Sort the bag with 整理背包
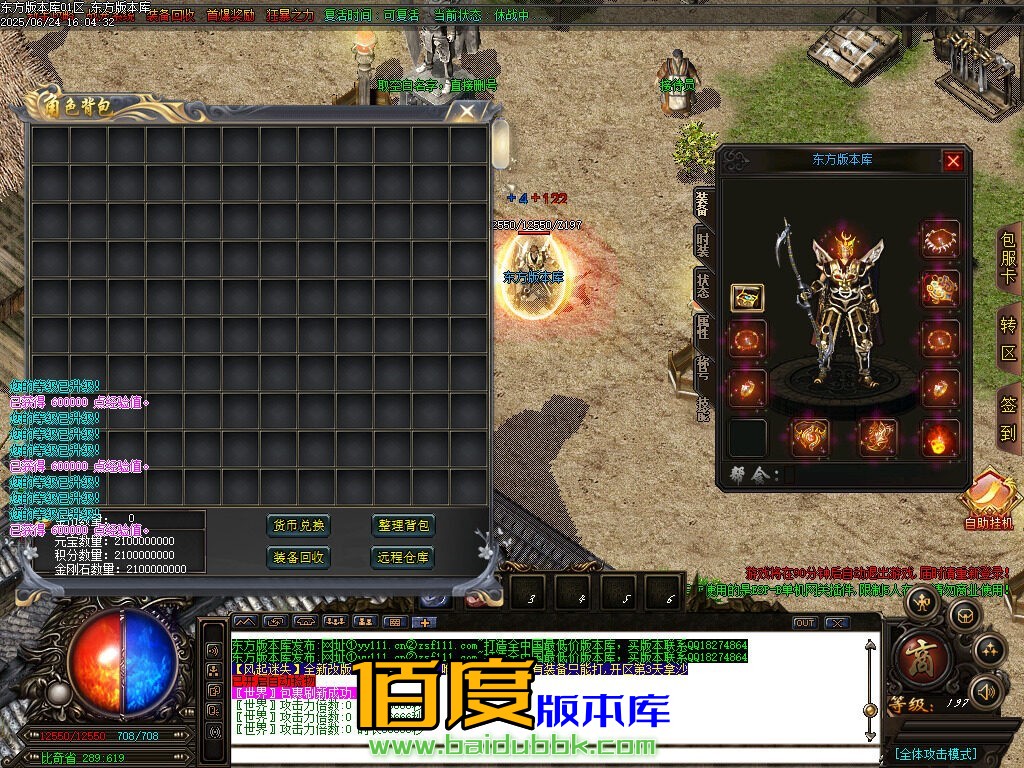 click(x=403, y=526)
